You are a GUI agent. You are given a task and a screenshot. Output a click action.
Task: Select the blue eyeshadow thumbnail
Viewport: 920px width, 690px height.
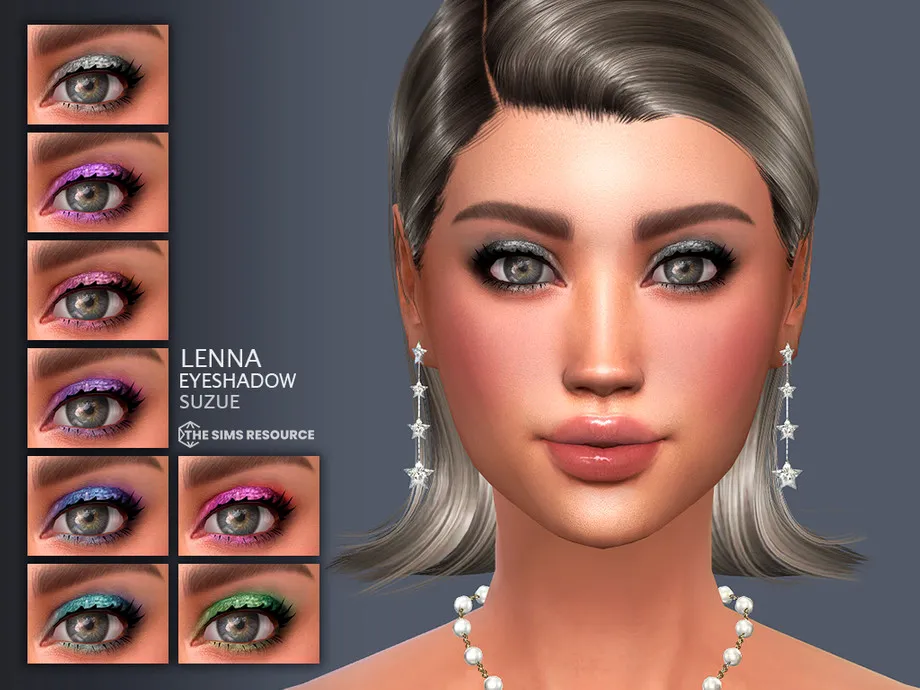pos(98,505)
